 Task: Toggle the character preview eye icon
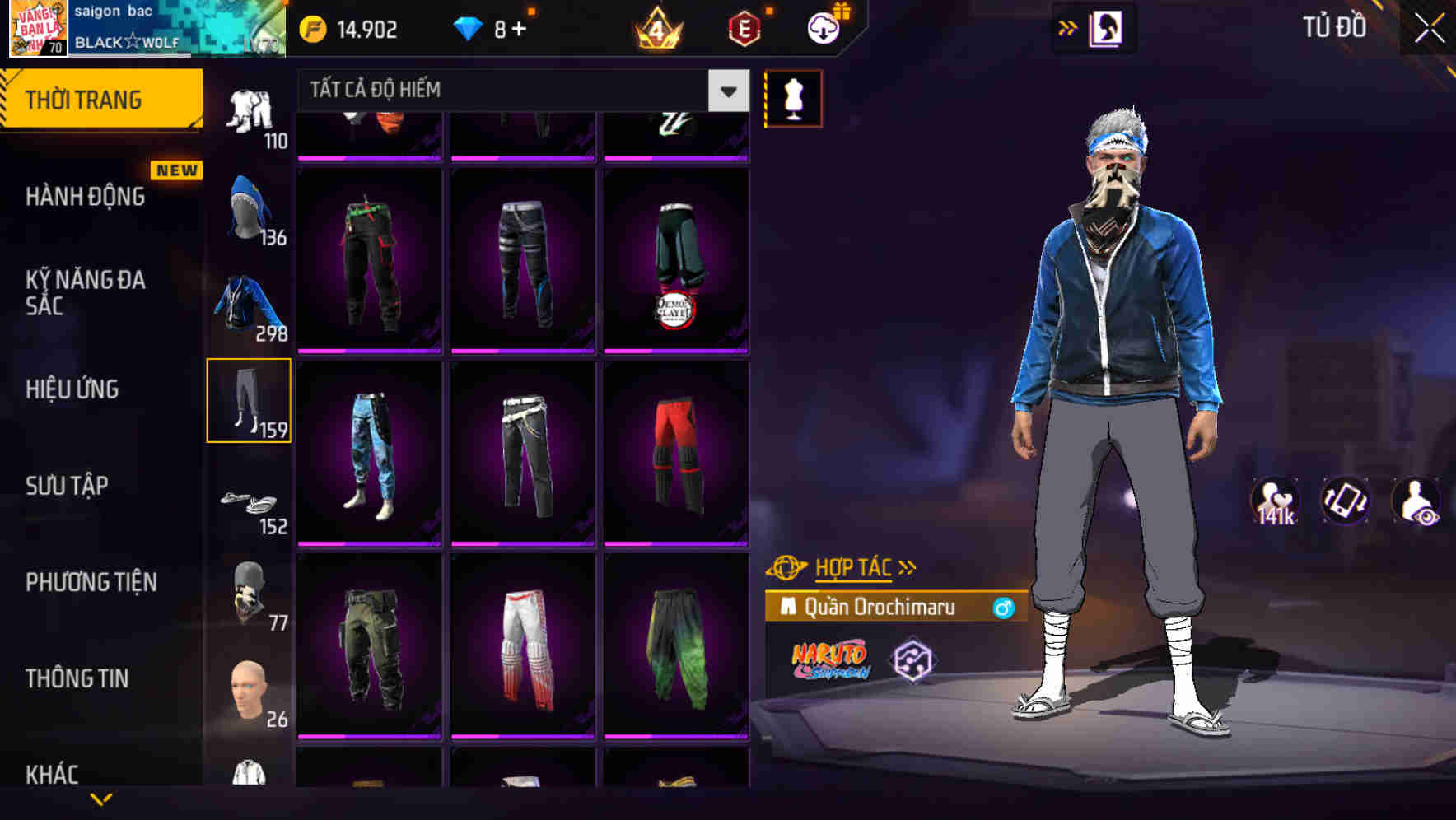click(x=1414, y=501)
